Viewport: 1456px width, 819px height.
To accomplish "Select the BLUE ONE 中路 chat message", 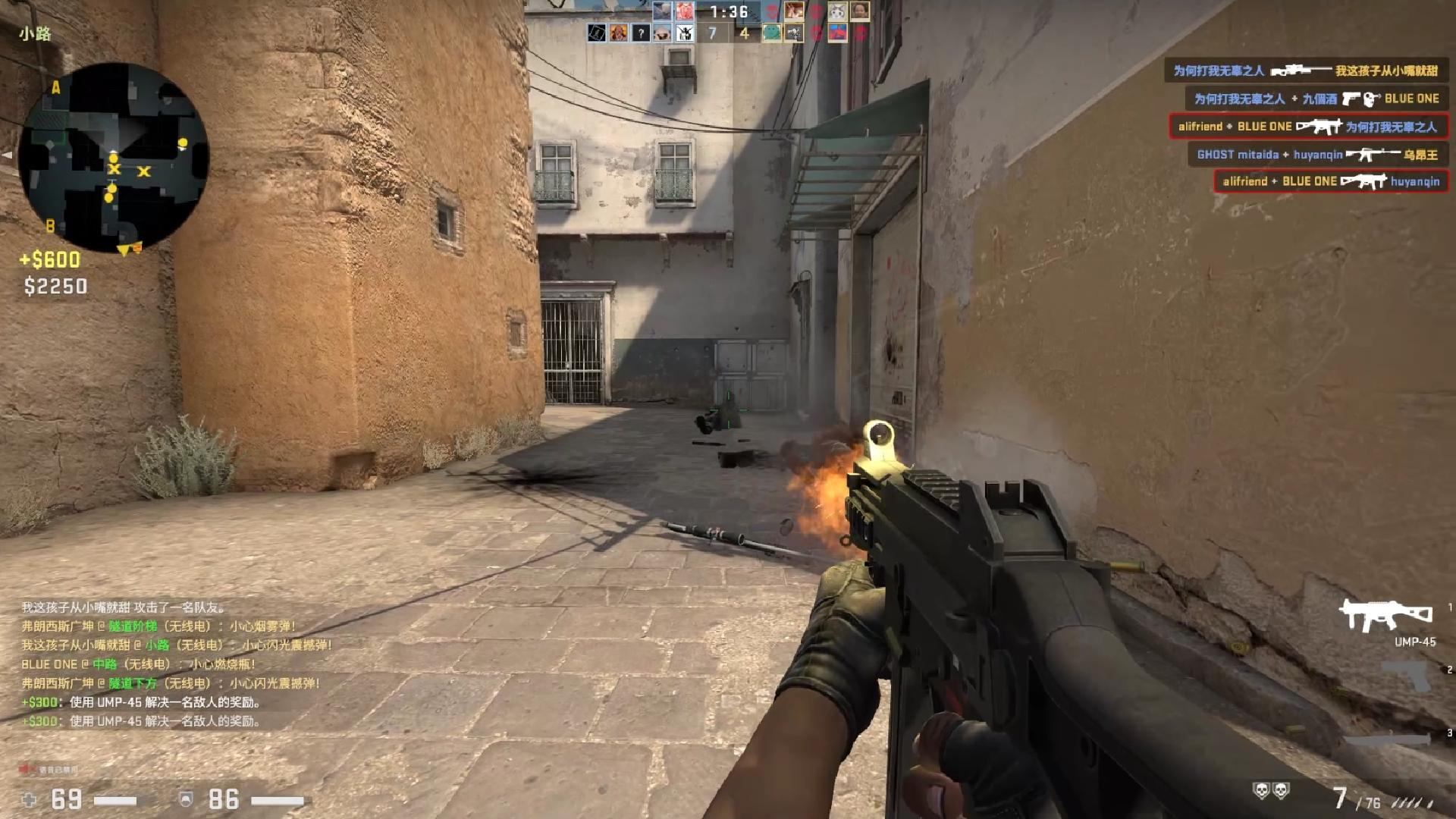I will point(139,664).
